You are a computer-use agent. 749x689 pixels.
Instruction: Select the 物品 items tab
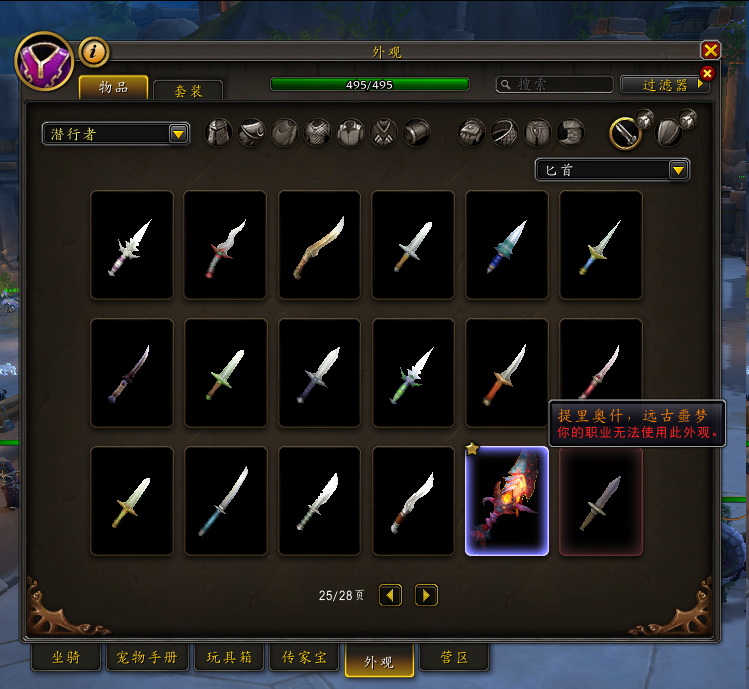[x=113, y=88]
